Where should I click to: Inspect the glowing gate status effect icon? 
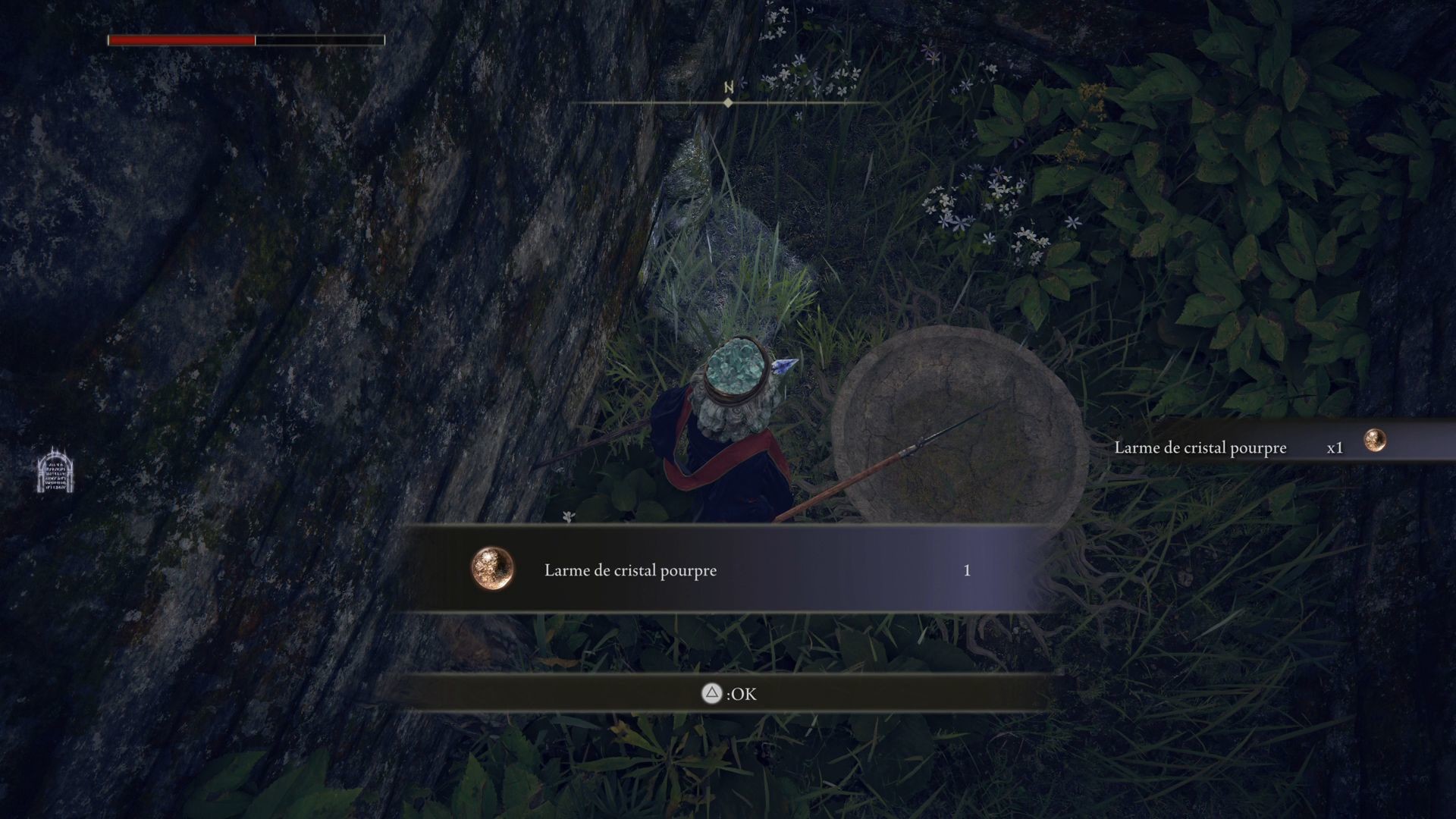pos(55,470)
